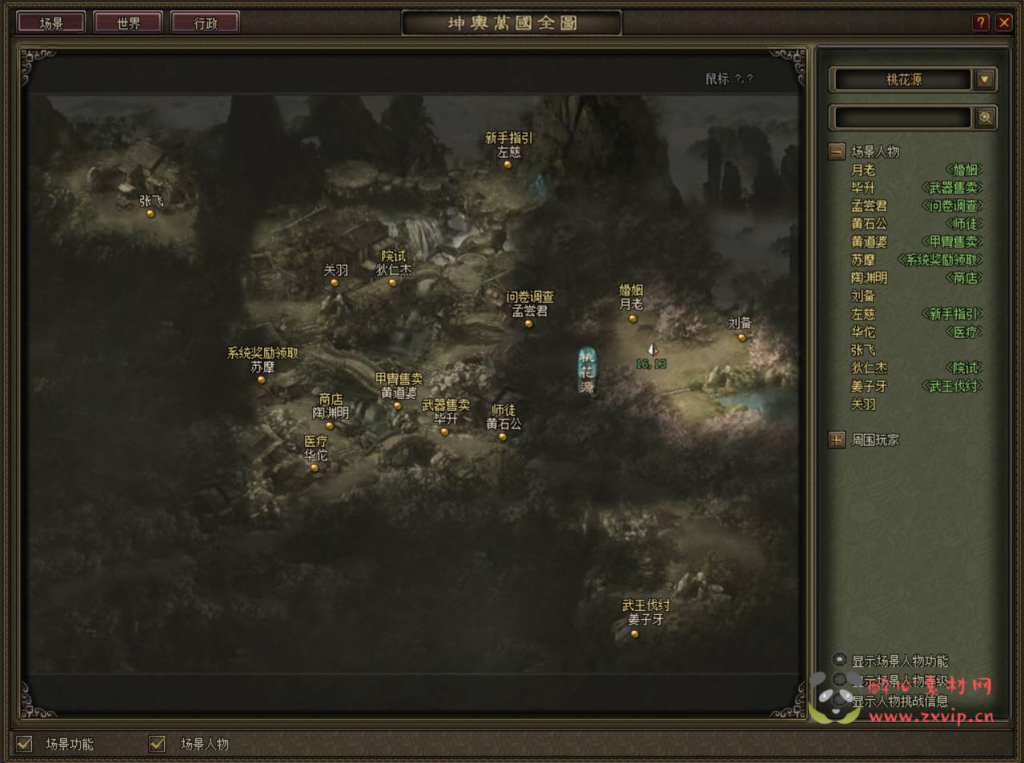The image size is (1024, 763).
Task: Click the NPC search text field
Action: (x=901, y=118)
